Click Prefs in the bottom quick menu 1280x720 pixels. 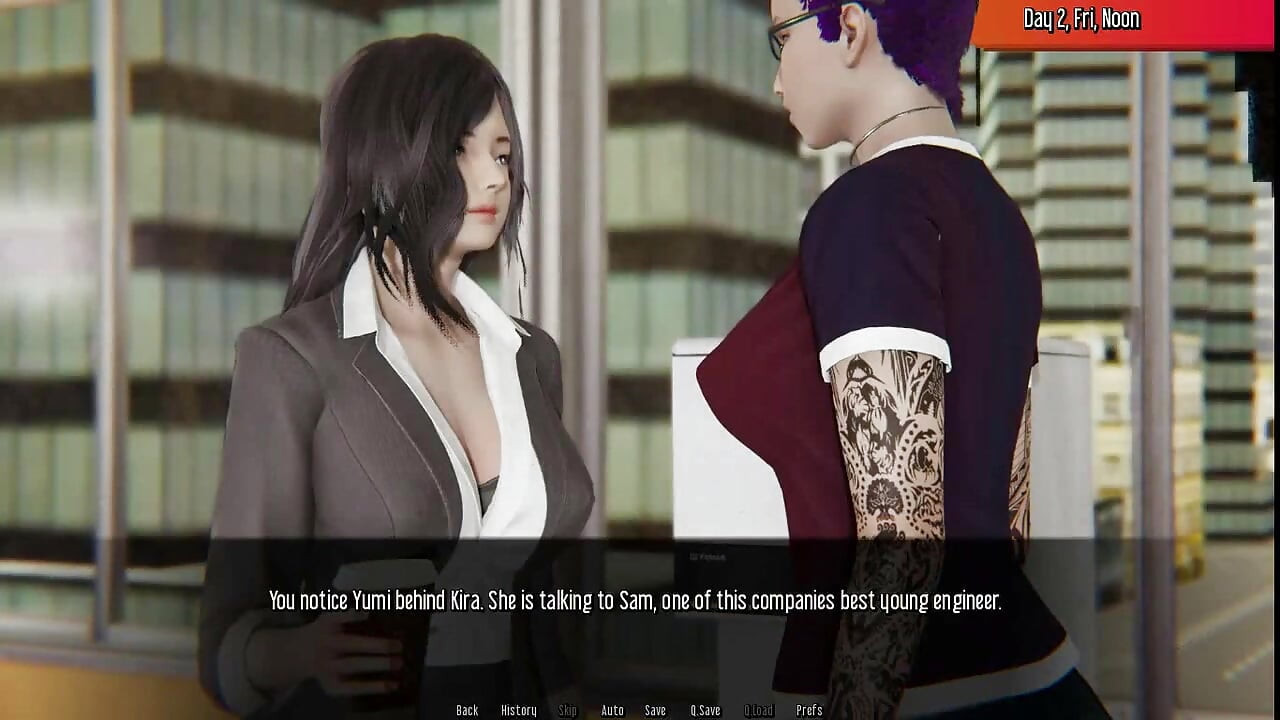(808, 710)
